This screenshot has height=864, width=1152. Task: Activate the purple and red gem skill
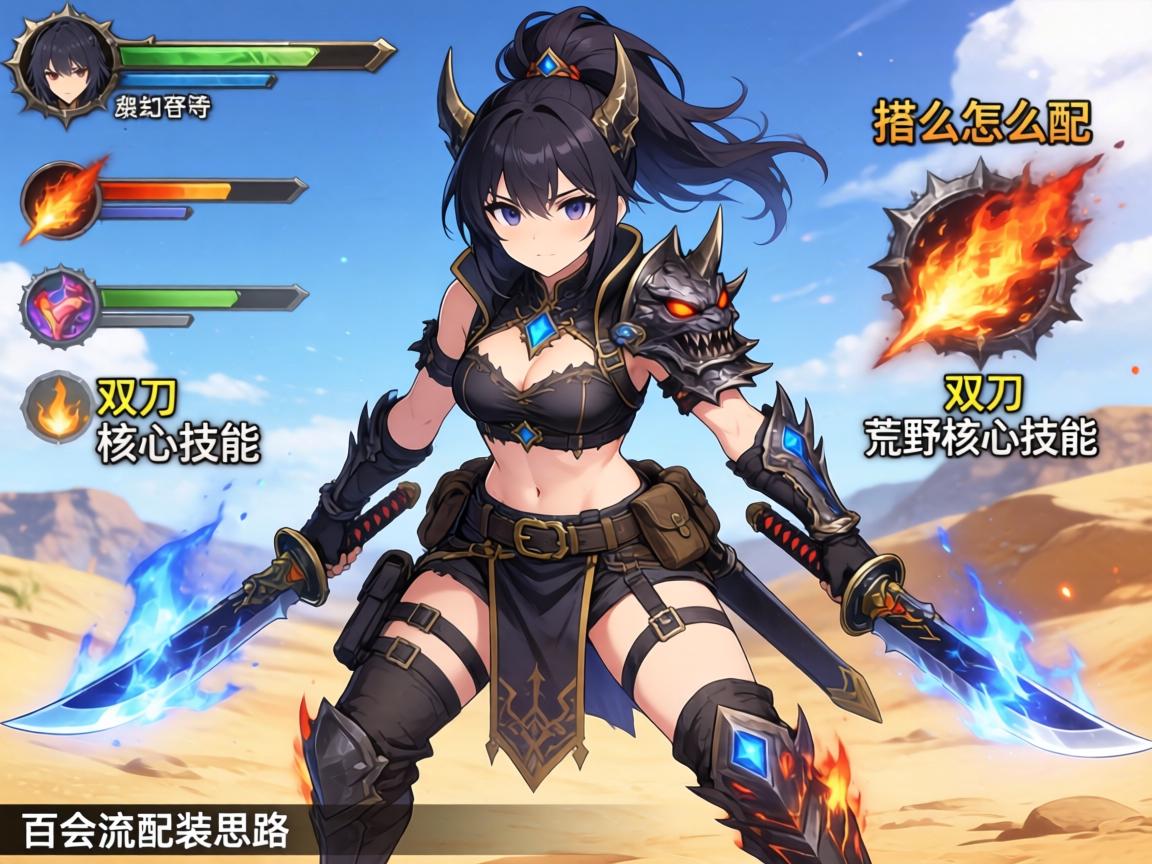62,303
